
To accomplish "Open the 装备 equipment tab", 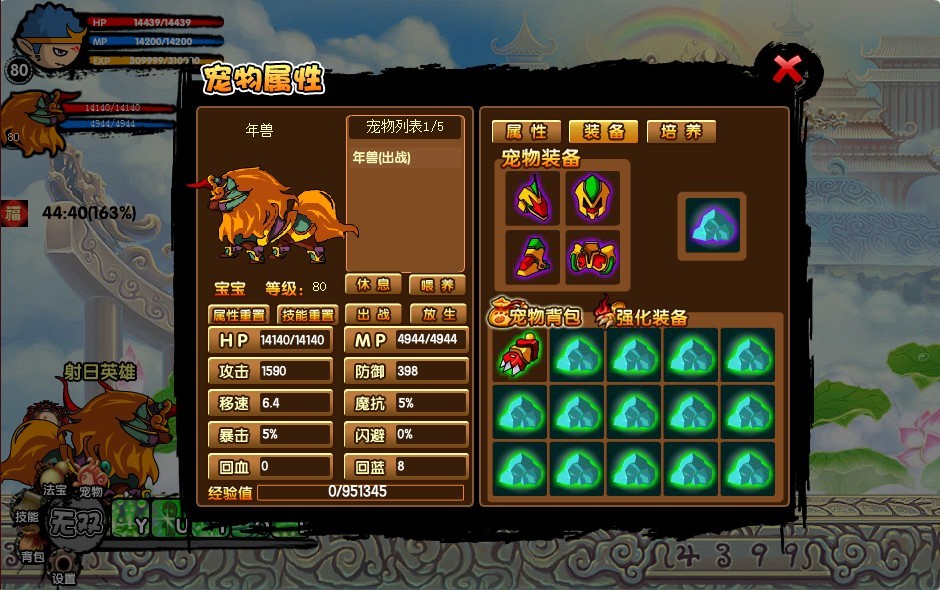I will click(x=604, y=132).
